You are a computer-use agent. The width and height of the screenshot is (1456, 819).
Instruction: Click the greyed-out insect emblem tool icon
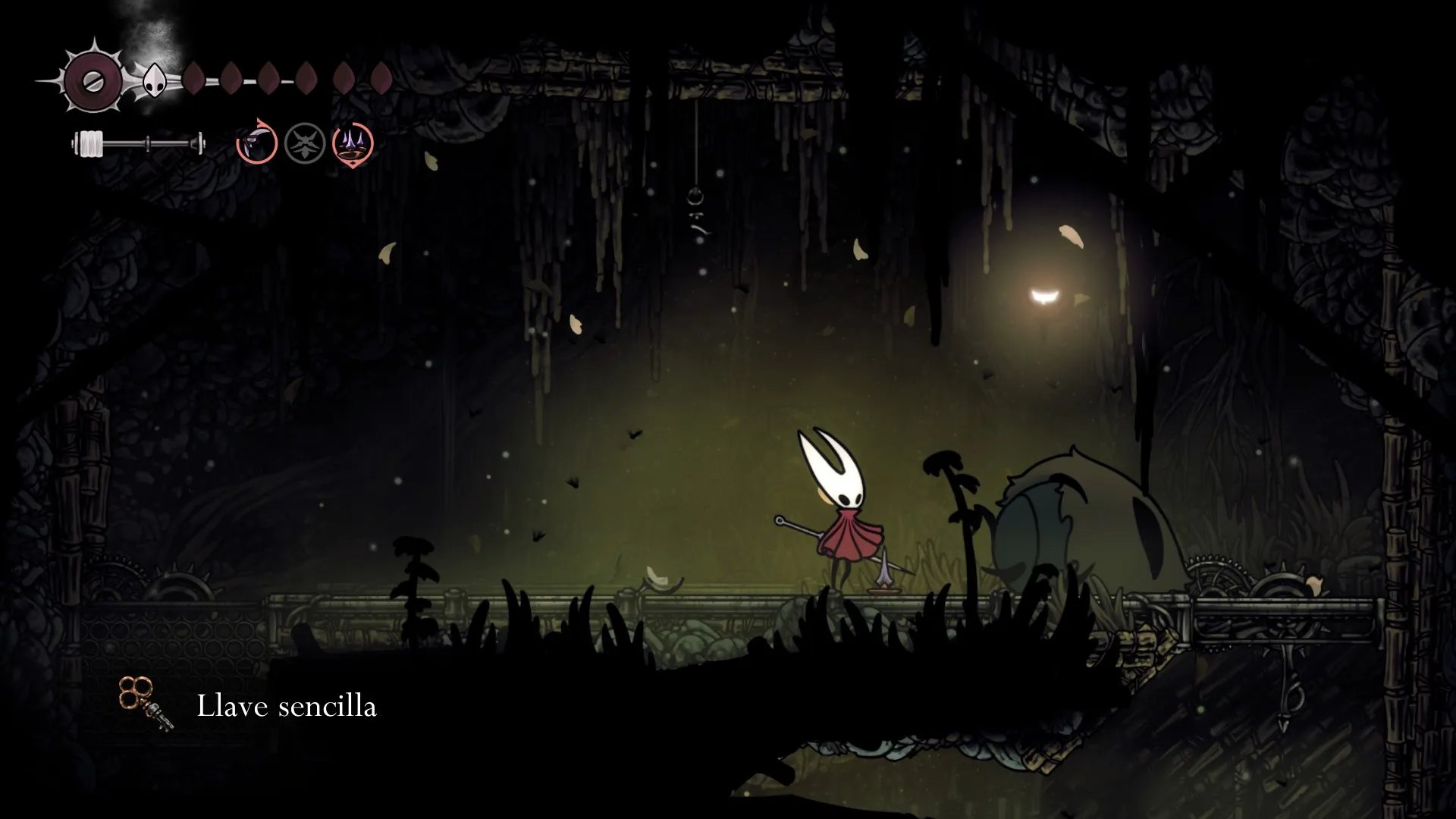(x=305, y=143)
